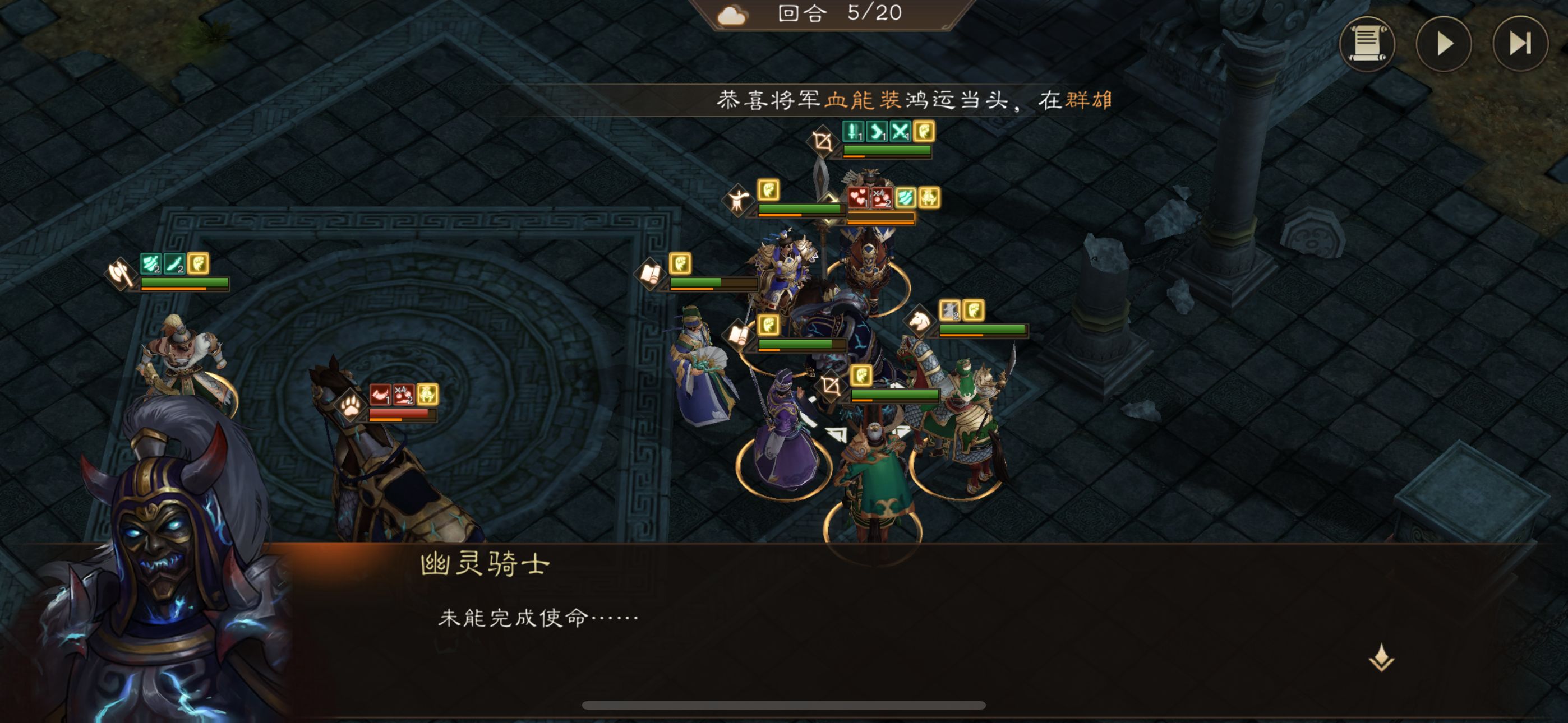Screen dimensions: 1568x723
Task: Click the heart debuff icon on the archer
Action: tap(860, 198)
